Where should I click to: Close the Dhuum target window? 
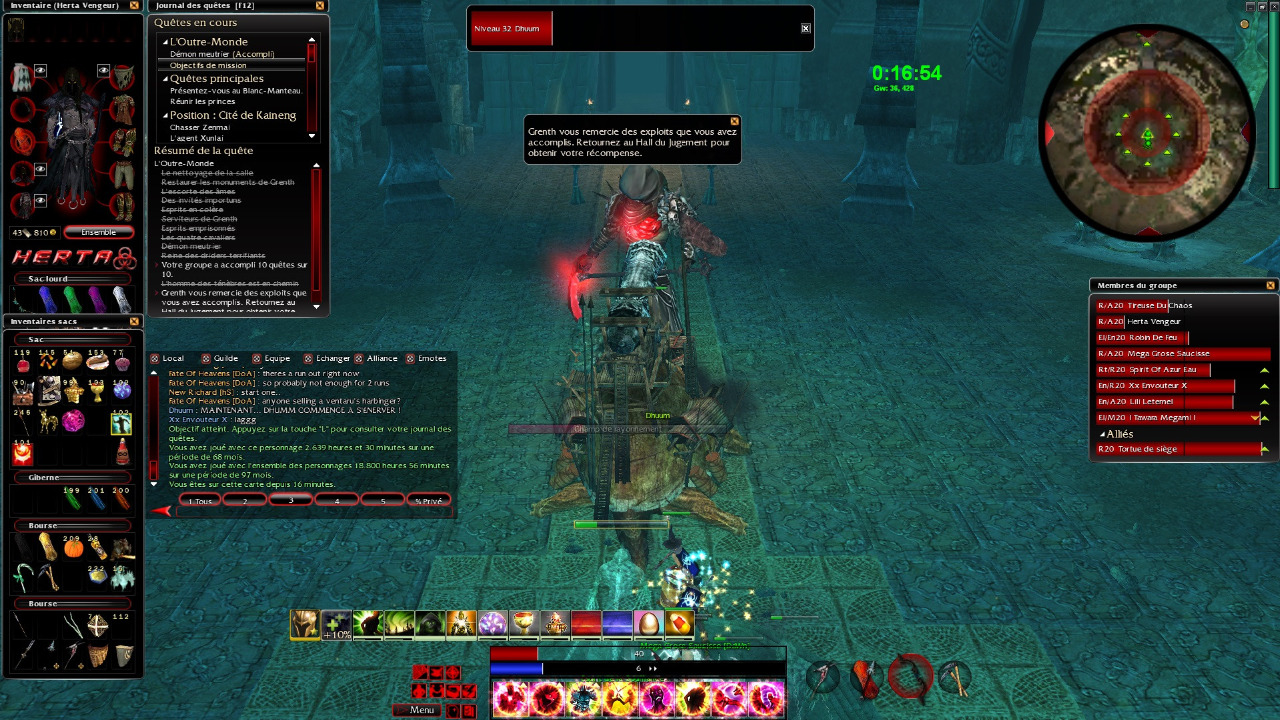[x=805, y=28]
